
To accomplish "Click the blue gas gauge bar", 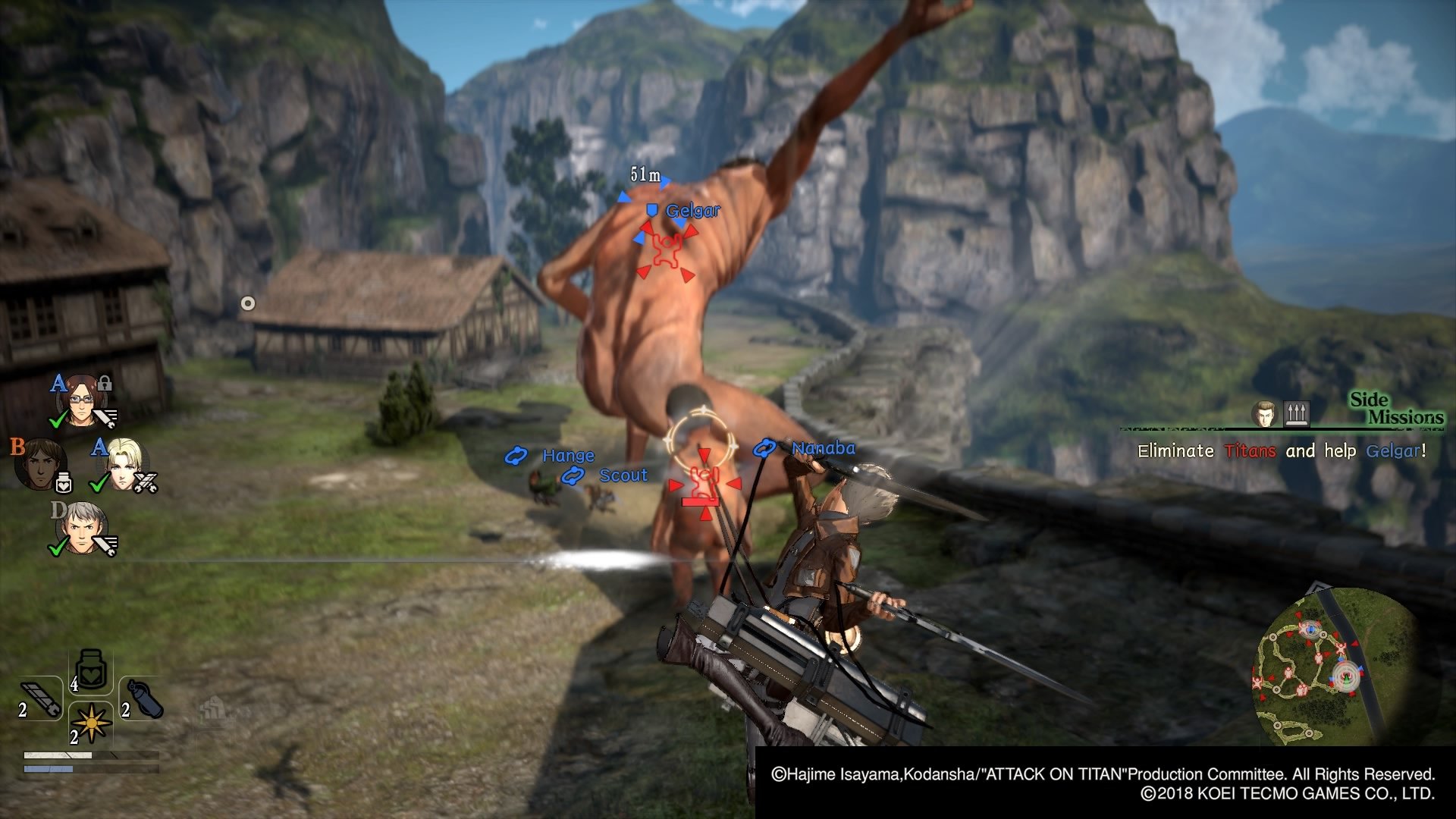I will pyautogui.click(x=49, y=769).
